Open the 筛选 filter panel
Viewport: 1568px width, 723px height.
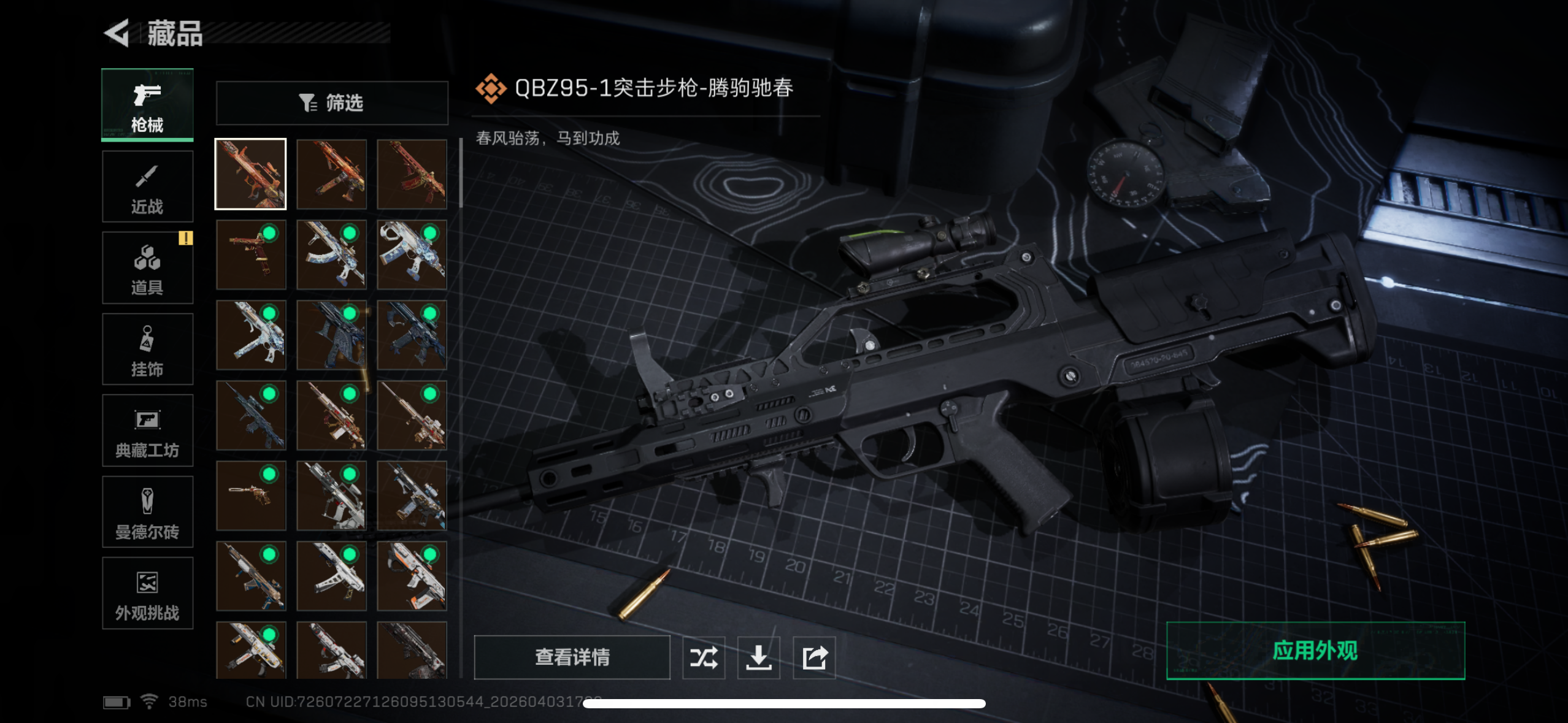pyautogui.click(x=332, y=103)
